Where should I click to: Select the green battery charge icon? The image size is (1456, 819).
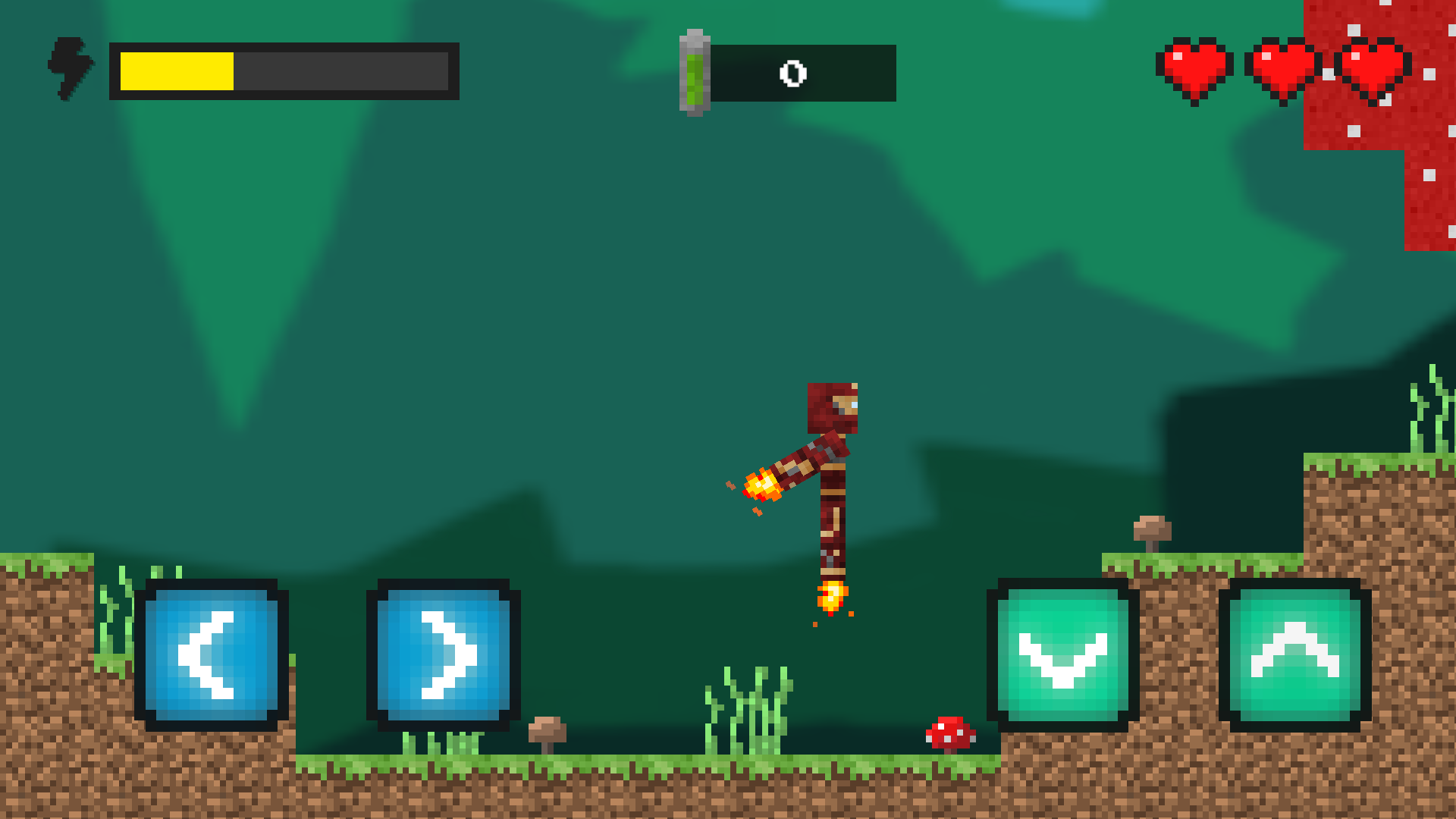[693, 72]
